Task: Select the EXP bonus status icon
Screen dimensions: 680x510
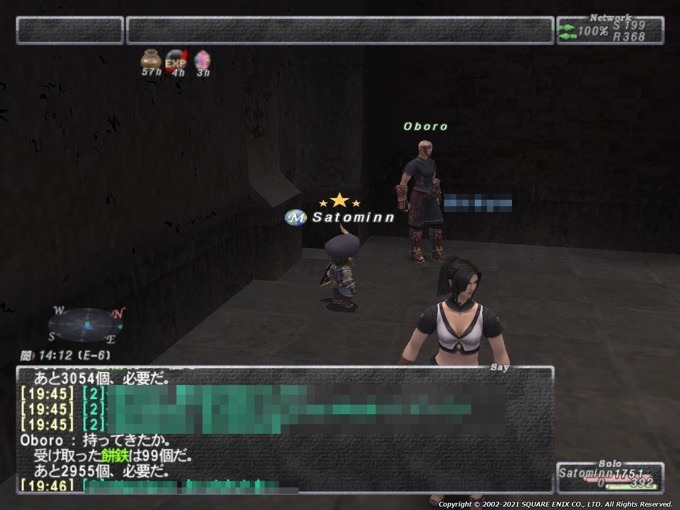Action: [177, 61]
